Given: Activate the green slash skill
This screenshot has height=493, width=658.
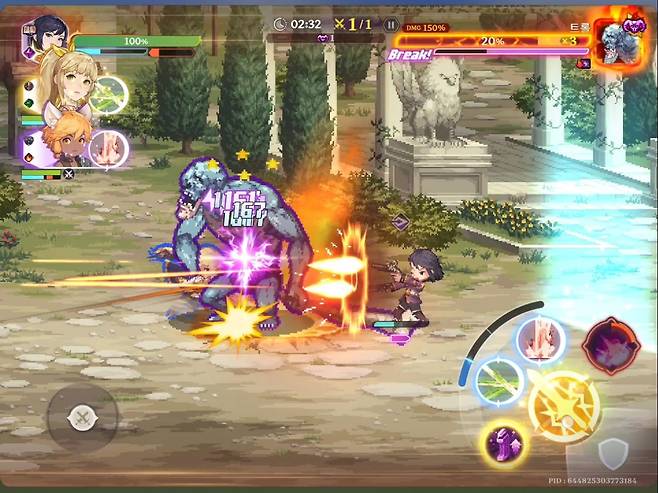Looking at the screenshot, I should (500, 380).
